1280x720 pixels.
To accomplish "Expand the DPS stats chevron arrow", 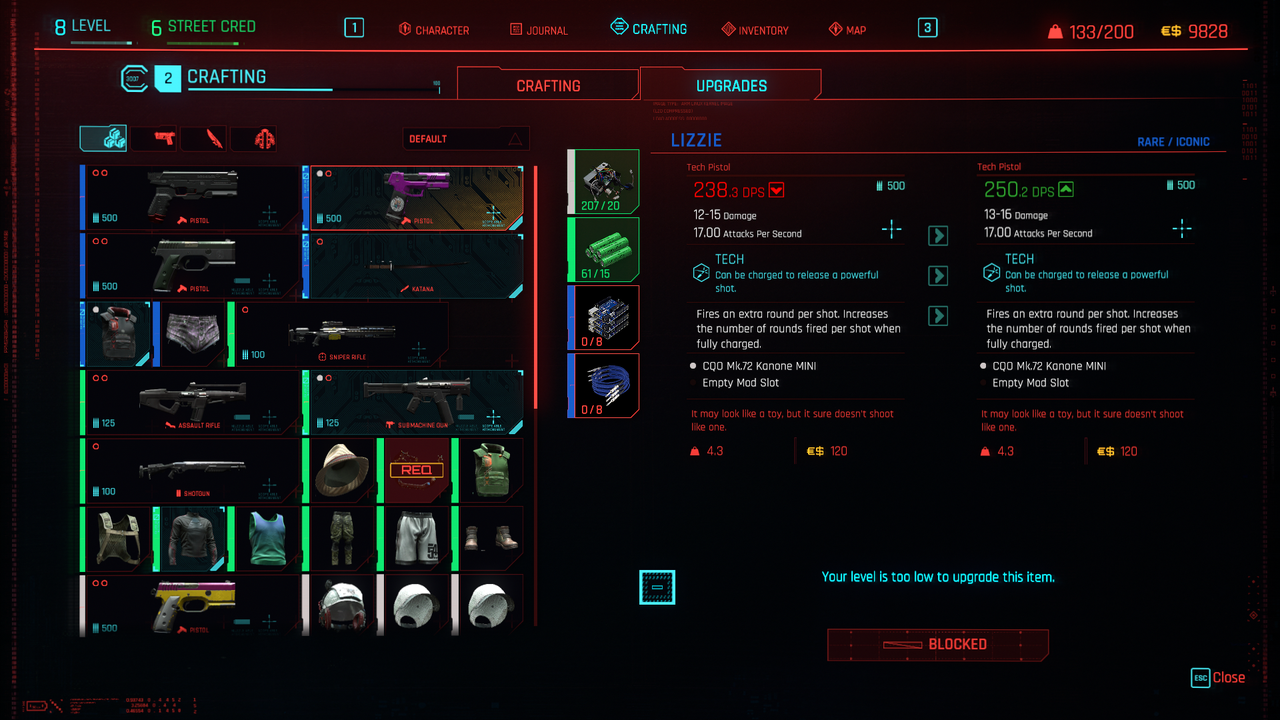I will pyautogui.click(x=937, y=235).
